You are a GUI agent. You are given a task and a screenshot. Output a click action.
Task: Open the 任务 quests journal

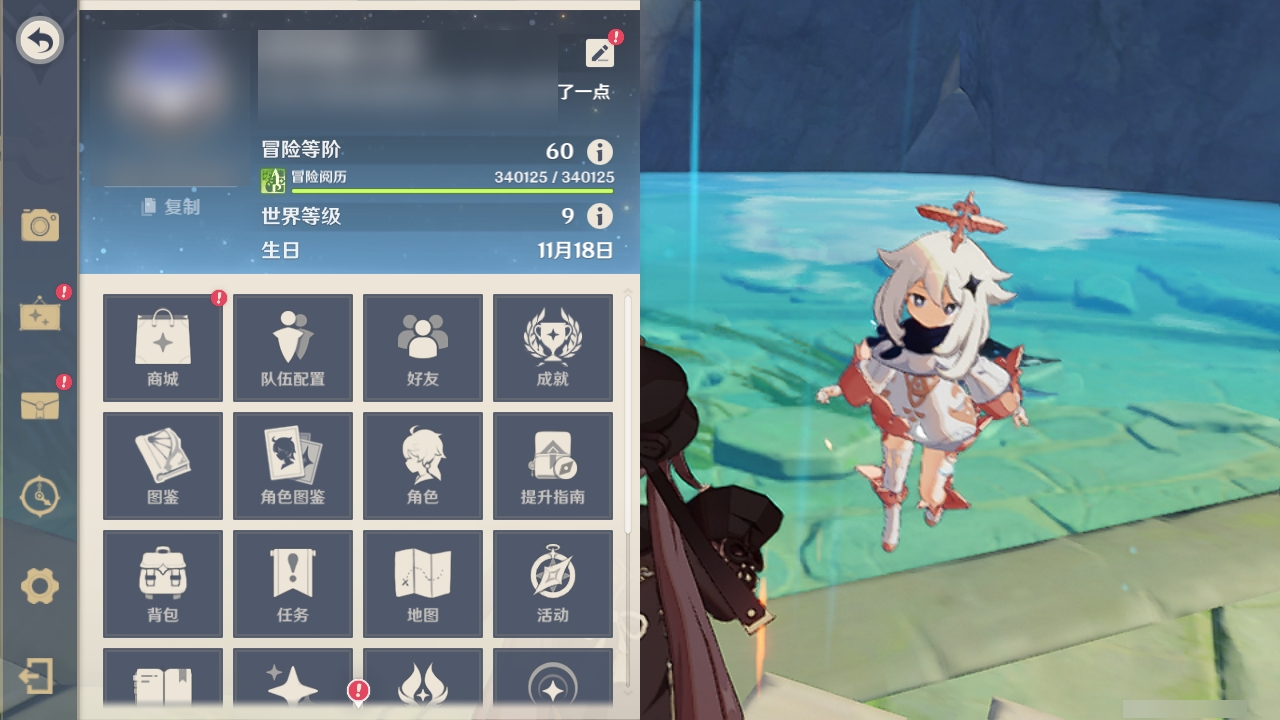[x=292, y=584]
